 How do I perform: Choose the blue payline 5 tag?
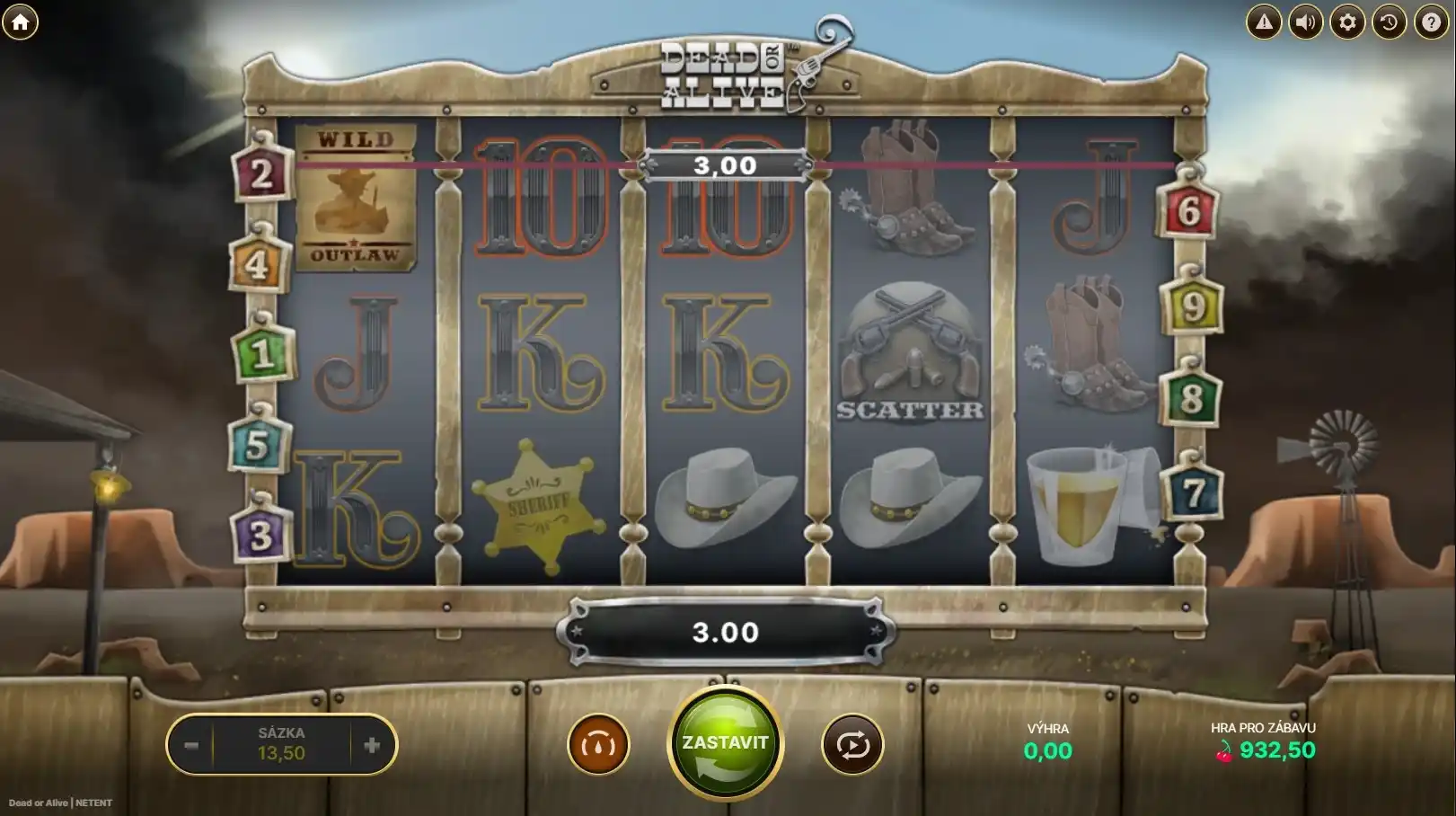pyautogui.click(x=258, y=445)
